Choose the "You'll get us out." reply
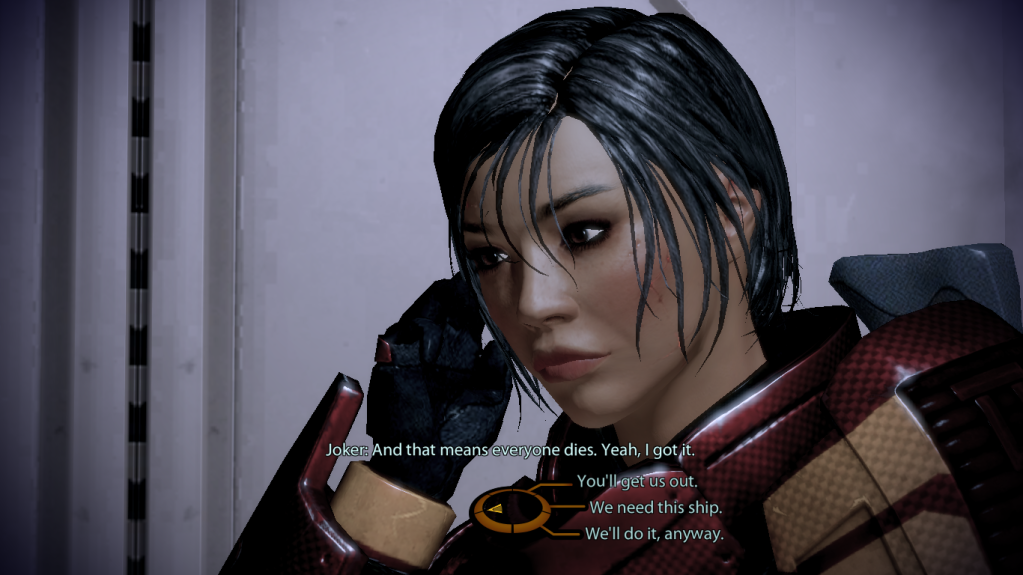1023x575 pixels. pyautogui.click(x=637, y=481)
